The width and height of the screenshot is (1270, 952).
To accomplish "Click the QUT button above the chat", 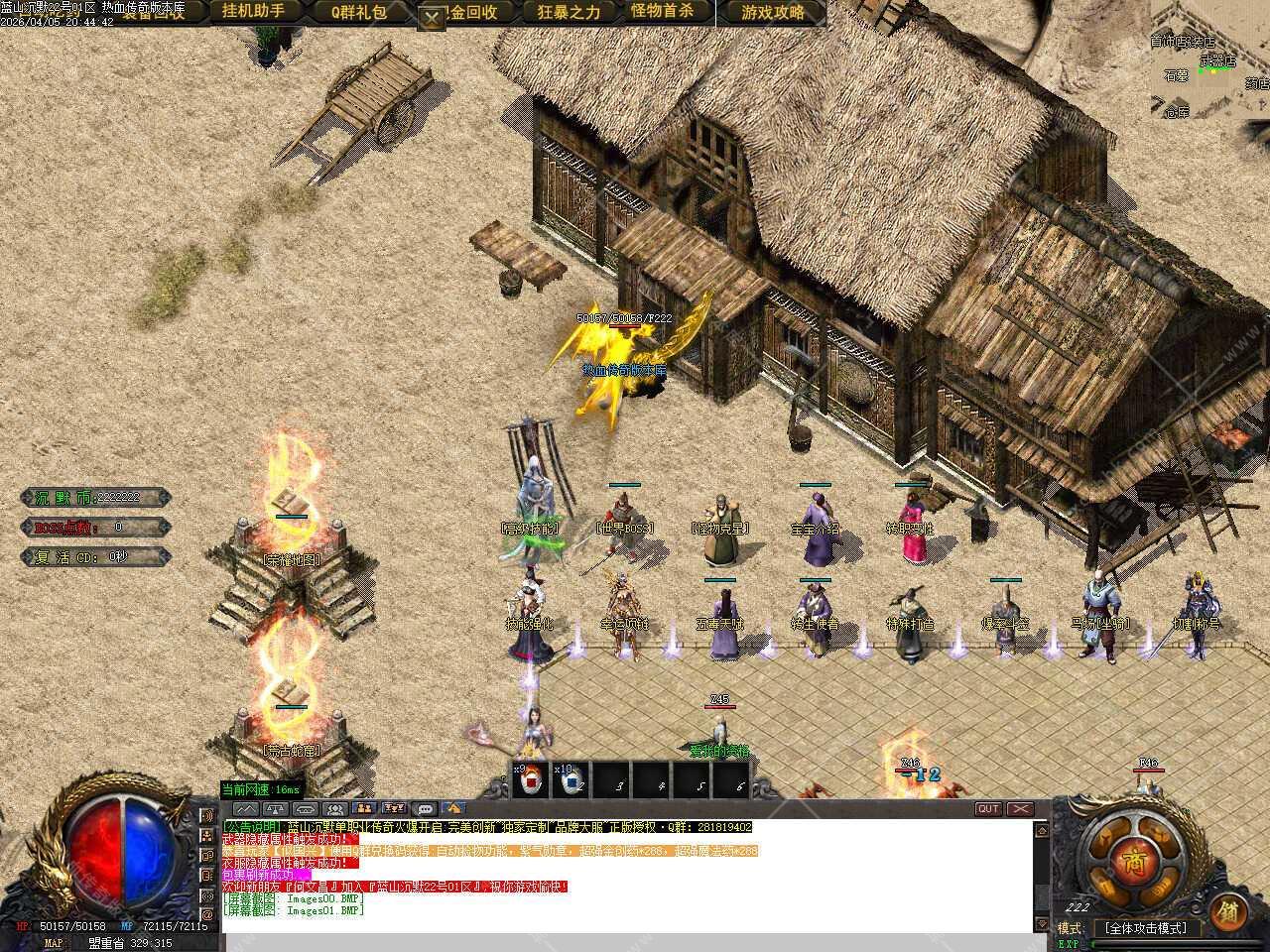I will 988,808.
